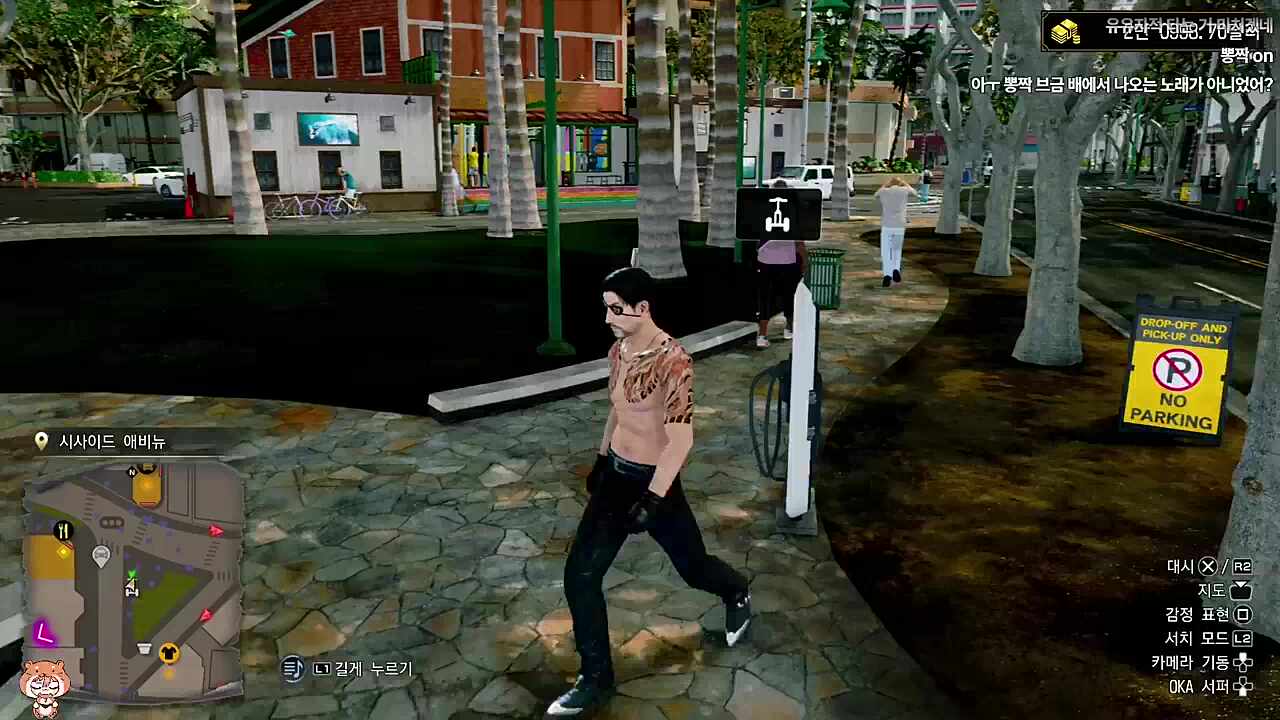
Task: Click the water faucet marker above the trash can
Action: pyautogui.click(x=780, y=213)
